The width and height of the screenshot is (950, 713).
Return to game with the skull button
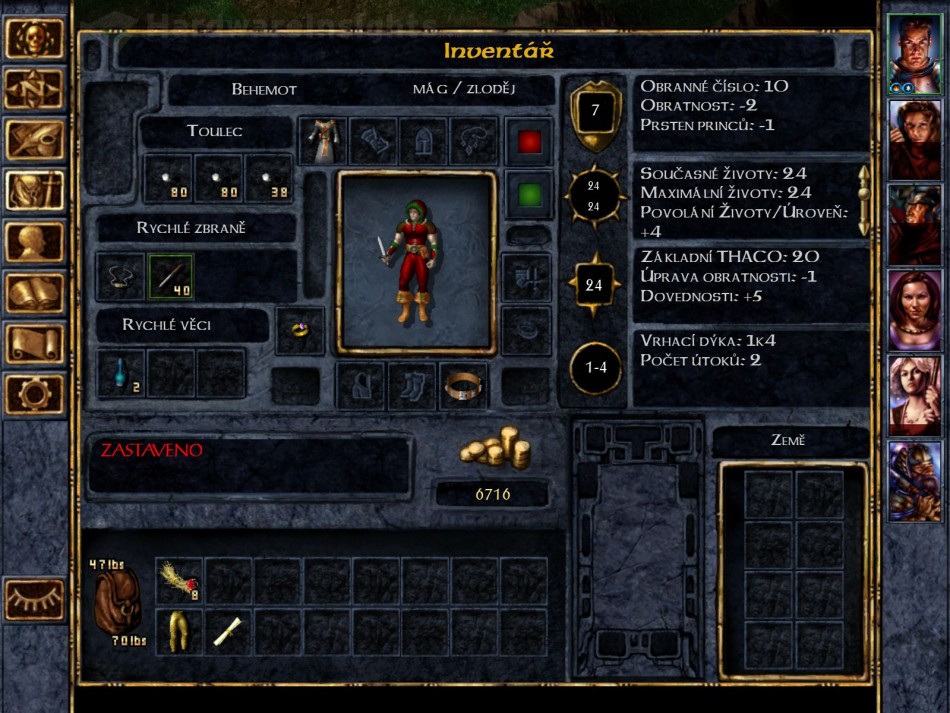(x=35, y=38)
